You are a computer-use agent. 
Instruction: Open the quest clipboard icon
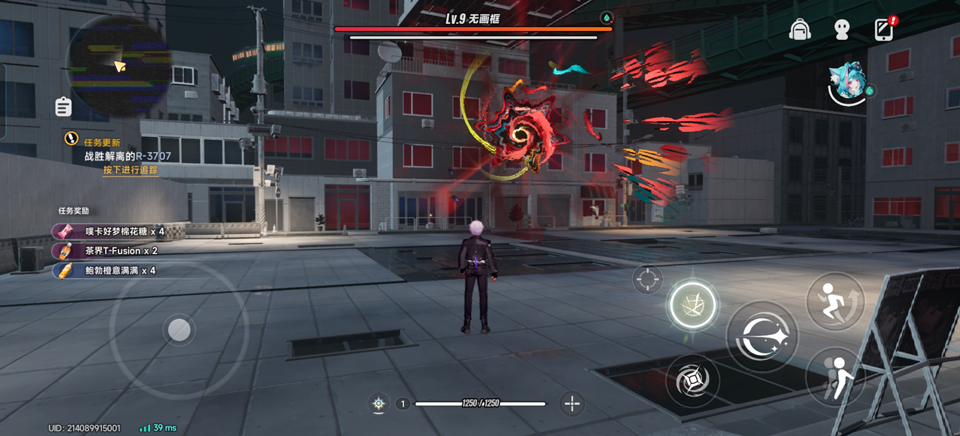pos(64,106)
